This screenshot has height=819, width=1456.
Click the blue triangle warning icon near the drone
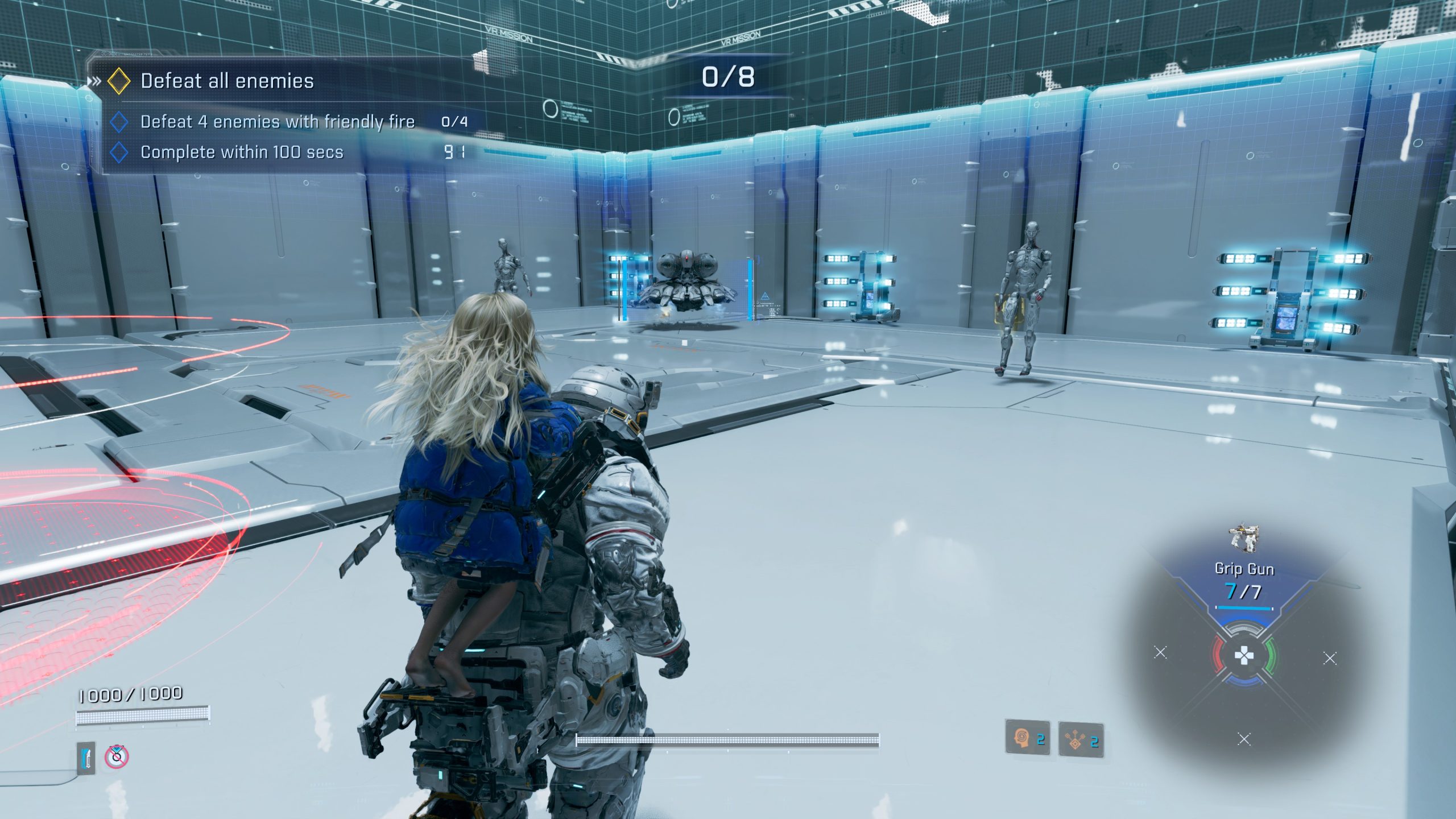pyautogui.click(x=765, y=296)
